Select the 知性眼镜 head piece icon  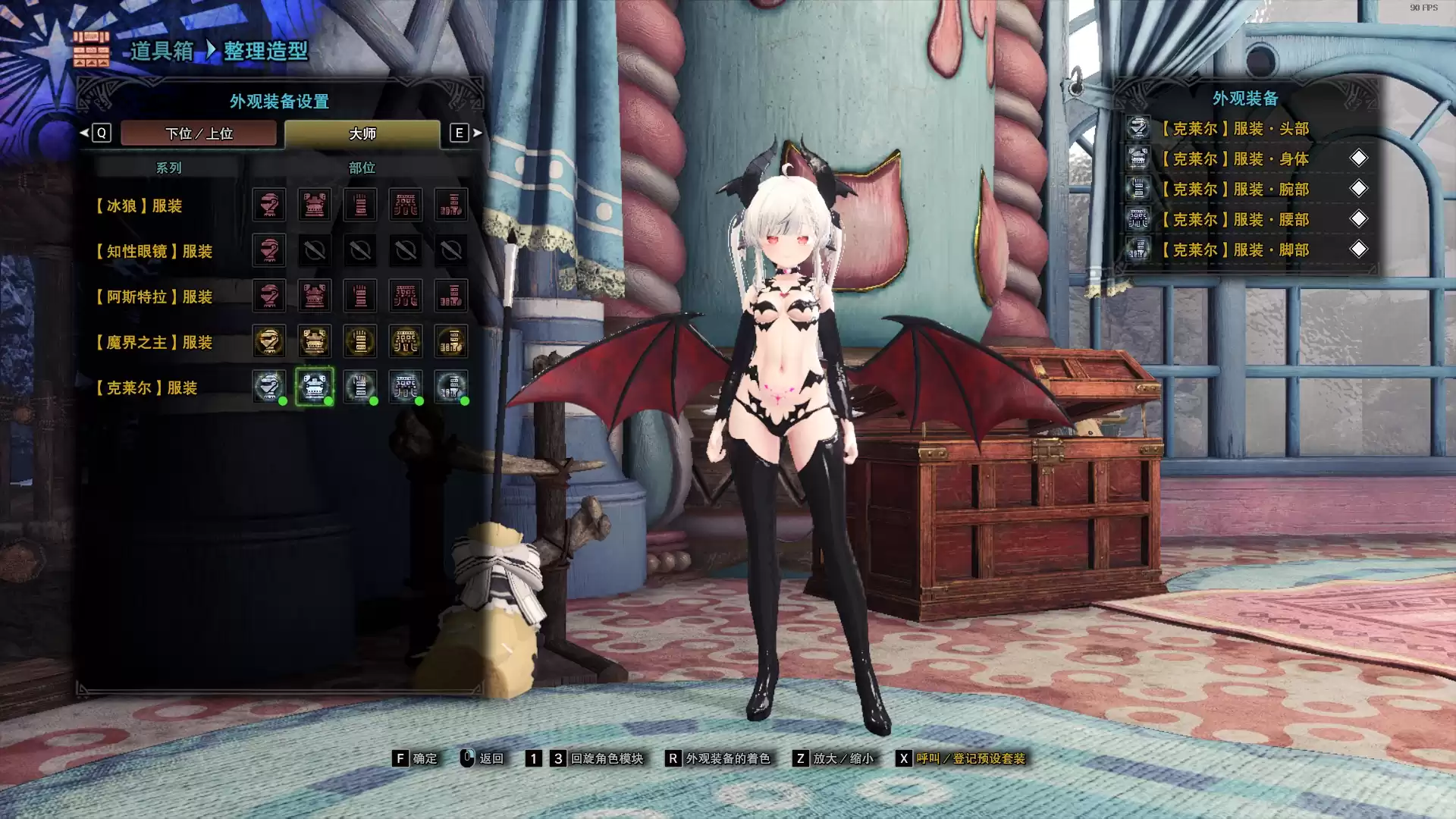click(x=271, y=250)
